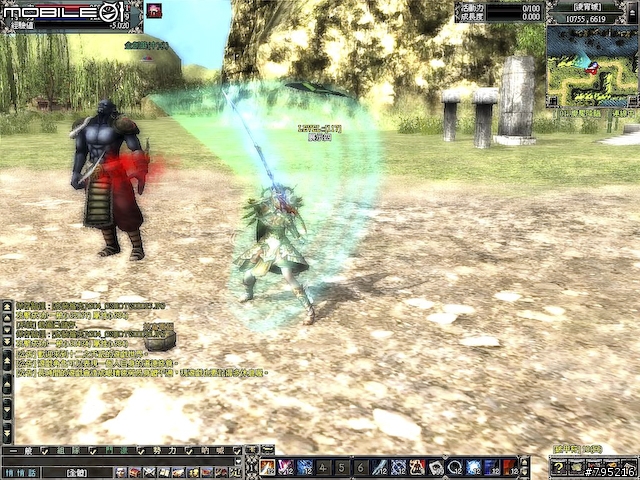Click the minimap
Image resolution: width=640 pixels, height=480 pixels.
[x=591, y=65]
